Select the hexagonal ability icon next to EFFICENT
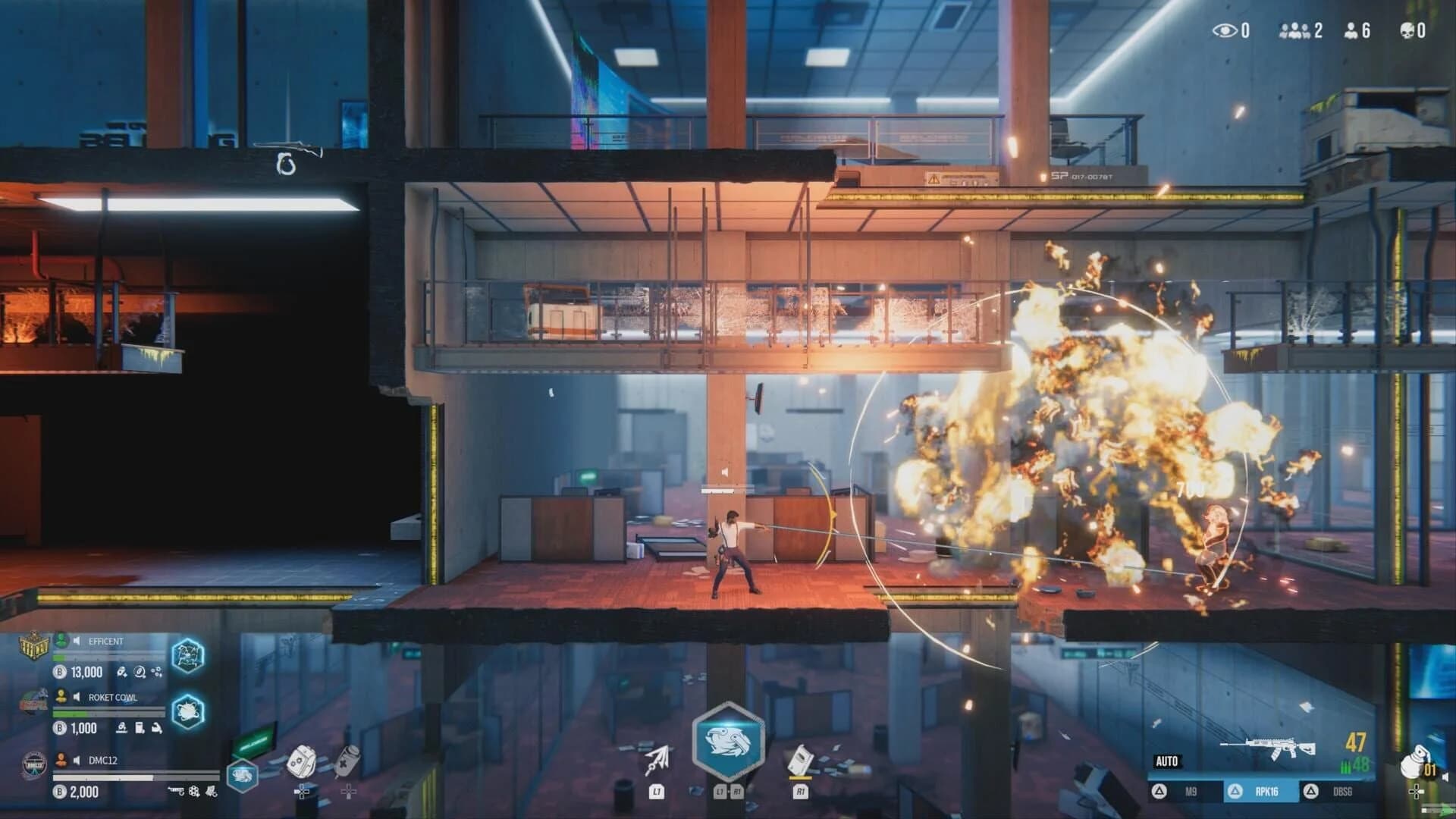Image resolution: width=1456 pixels, height=819 pixels. pyautogui.click(x=188, y=654)
